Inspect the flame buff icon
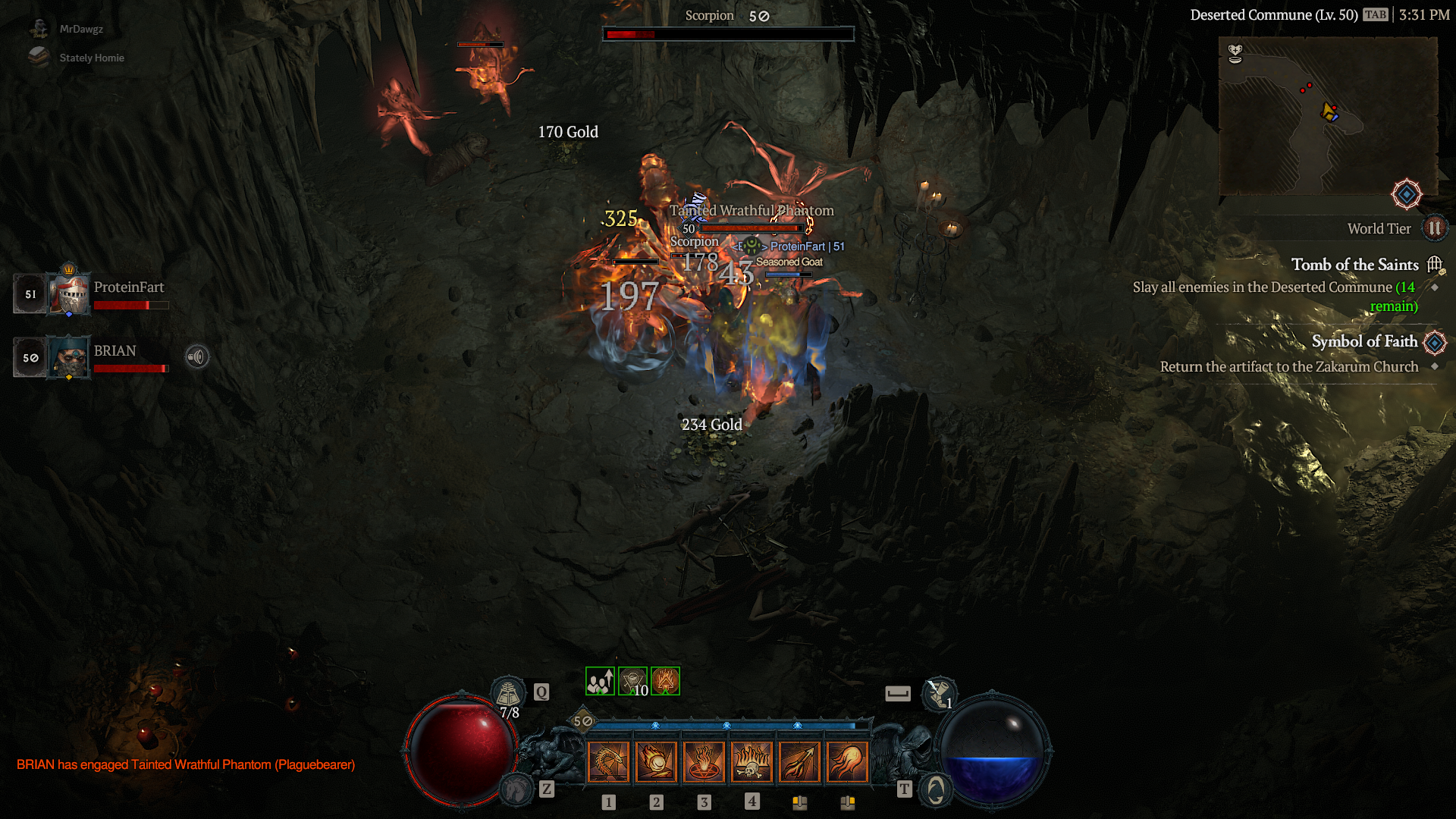The height and width of the screenshot is (819, 1456). 665,681
